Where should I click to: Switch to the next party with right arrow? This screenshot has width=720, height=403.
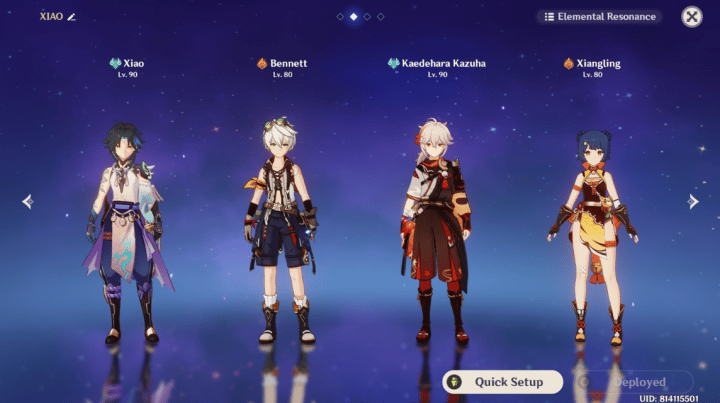[693, 201]
